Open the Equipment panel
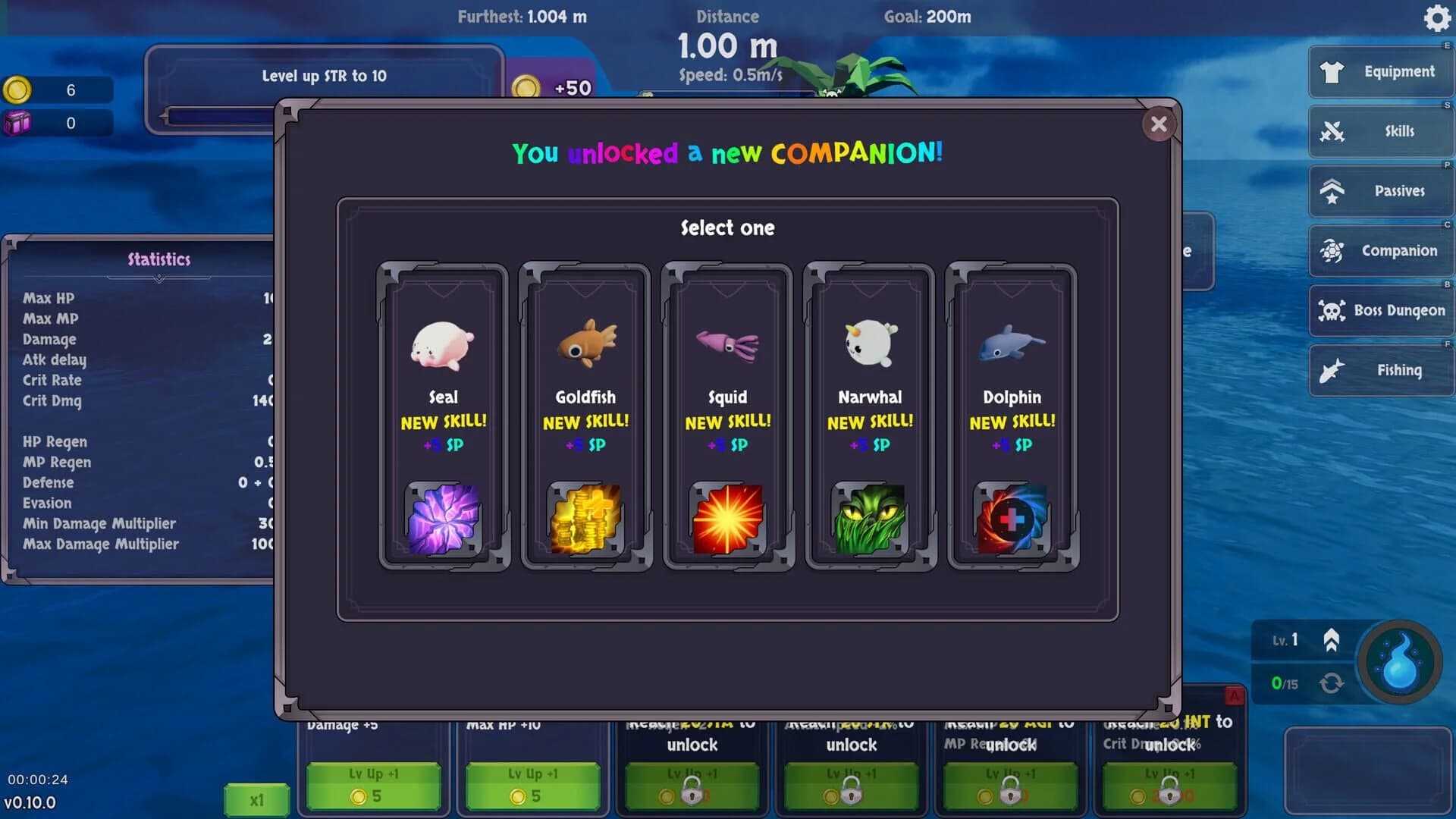This screenshot has height=819, width=1456. tap(1380, 71)
